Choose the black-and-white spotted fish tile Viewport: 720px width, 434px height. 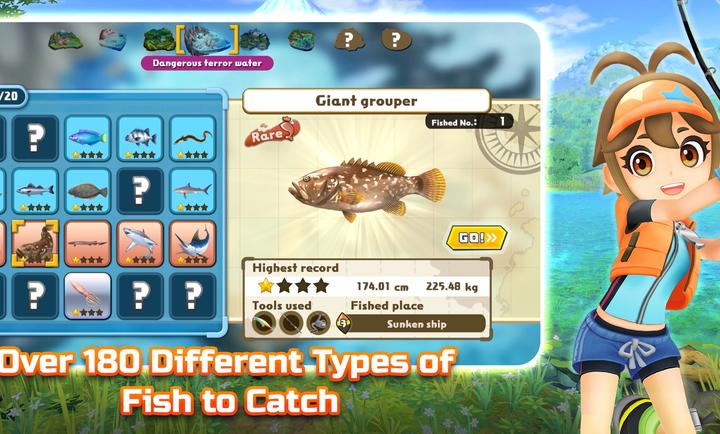pos(140,139)
